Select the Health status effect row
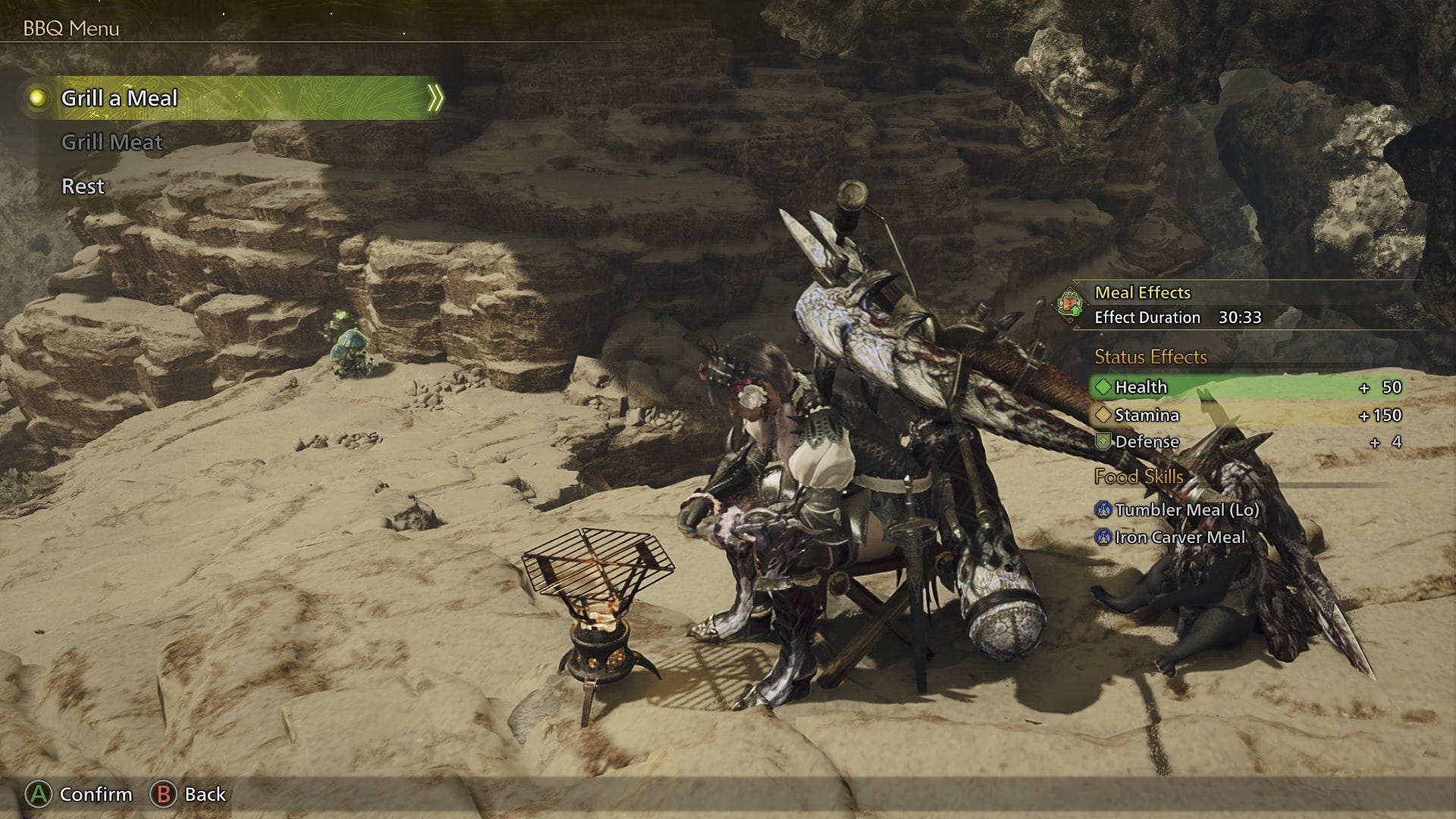Screen dimensions: 1456x819 [1247, 387]
